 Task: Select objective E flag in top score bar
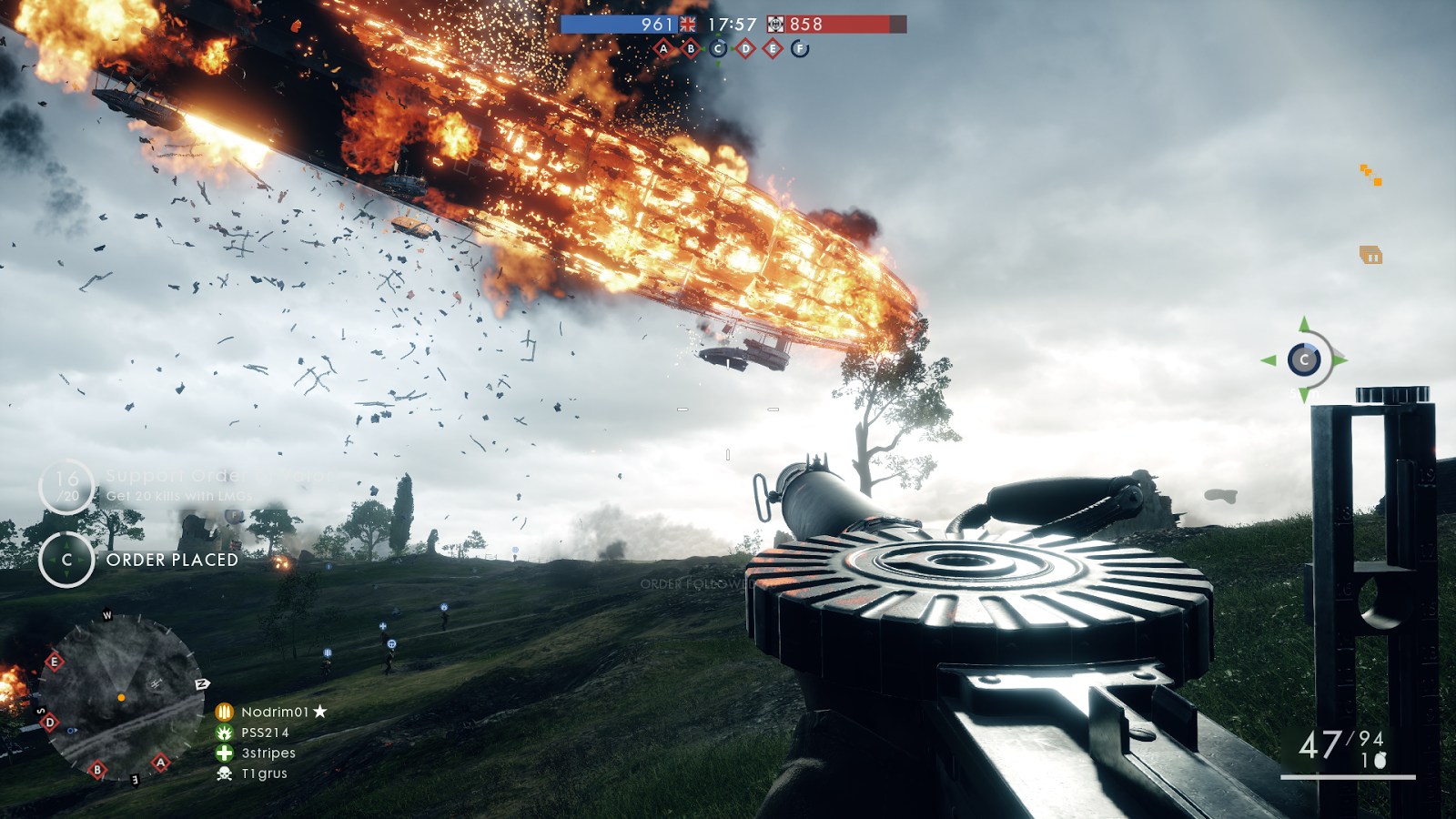coord(773,49)
